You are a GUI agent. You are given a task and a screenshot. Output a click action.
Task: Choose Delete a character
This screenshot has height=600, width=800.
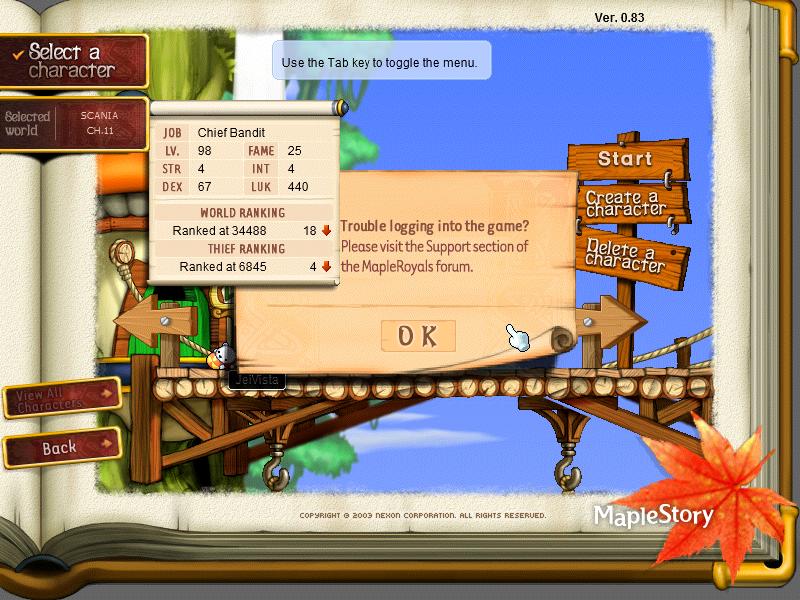click(x=625, y=251)
